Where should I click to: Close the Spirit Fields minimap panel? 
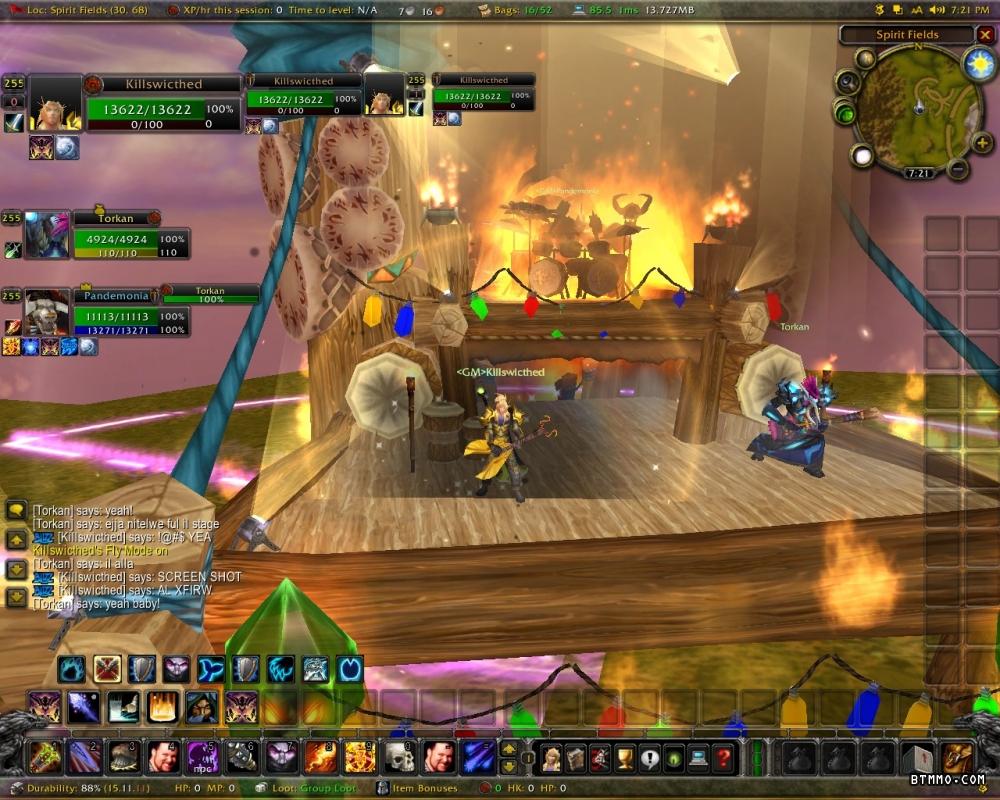(x=985, y=35)
